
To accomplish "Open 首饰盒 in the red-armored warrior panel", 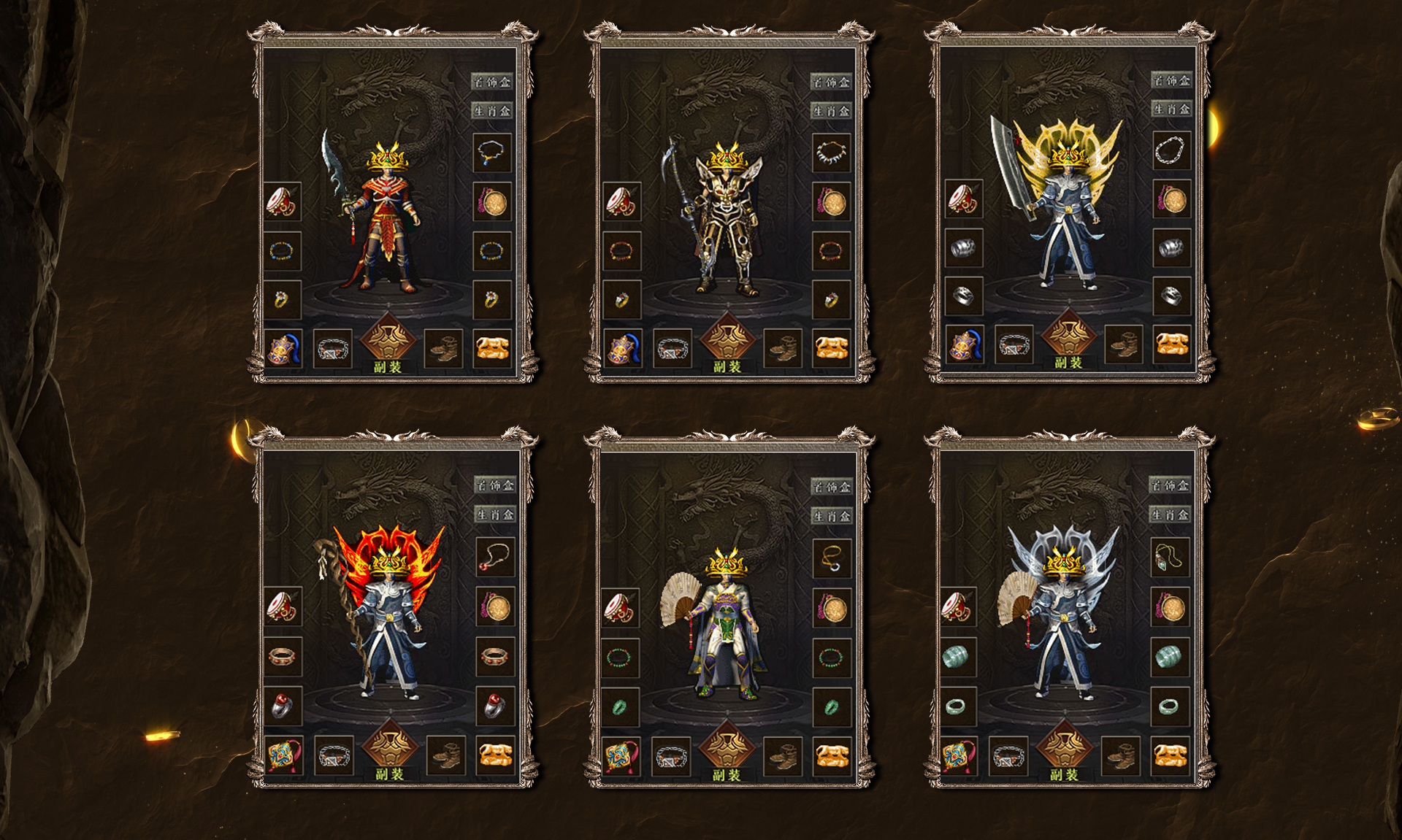I will click(x=491, y=82).
